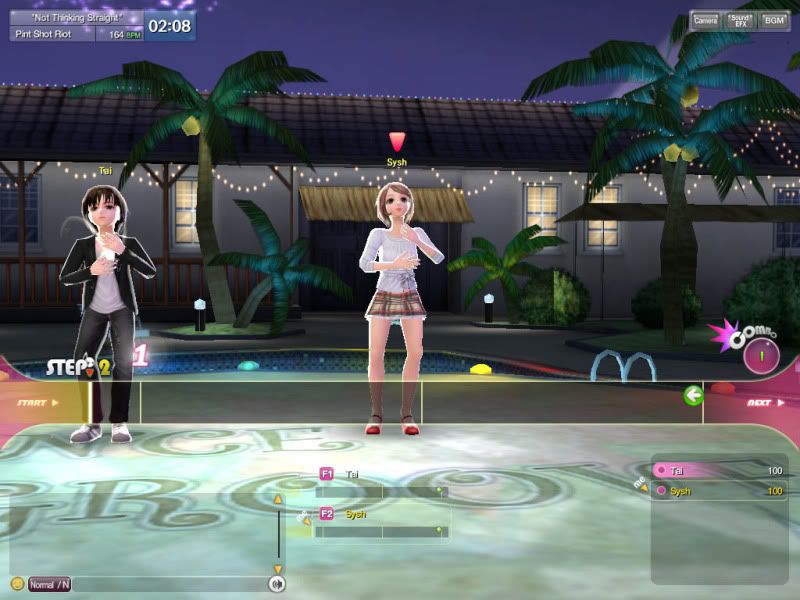Open the Camera options
The height and width of the screenshot is (600, 800).
(706, 19)
